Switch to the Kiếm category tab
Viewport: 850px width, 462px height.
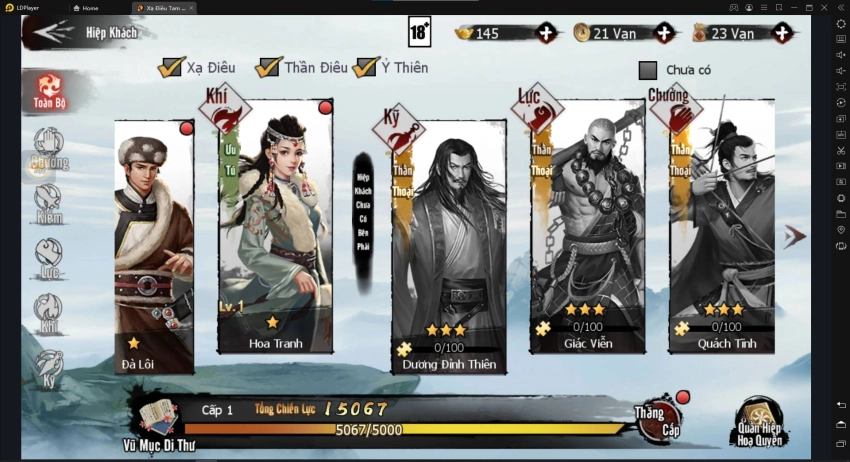48,200
